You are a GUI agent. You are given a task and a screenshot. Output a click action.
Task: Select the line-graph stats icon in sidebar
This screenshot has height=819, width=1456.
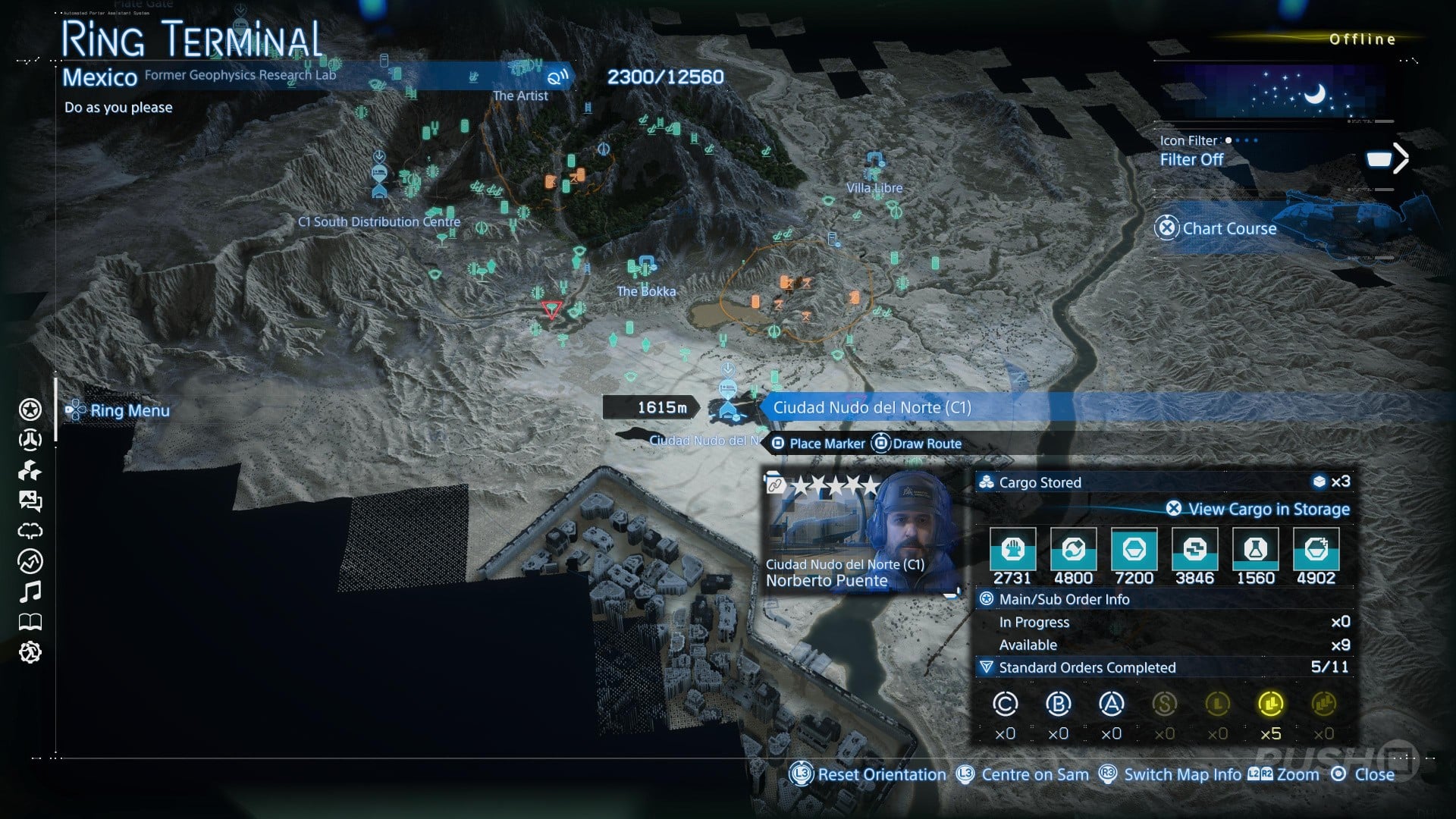pyautogui.click(x=30, y=561)
